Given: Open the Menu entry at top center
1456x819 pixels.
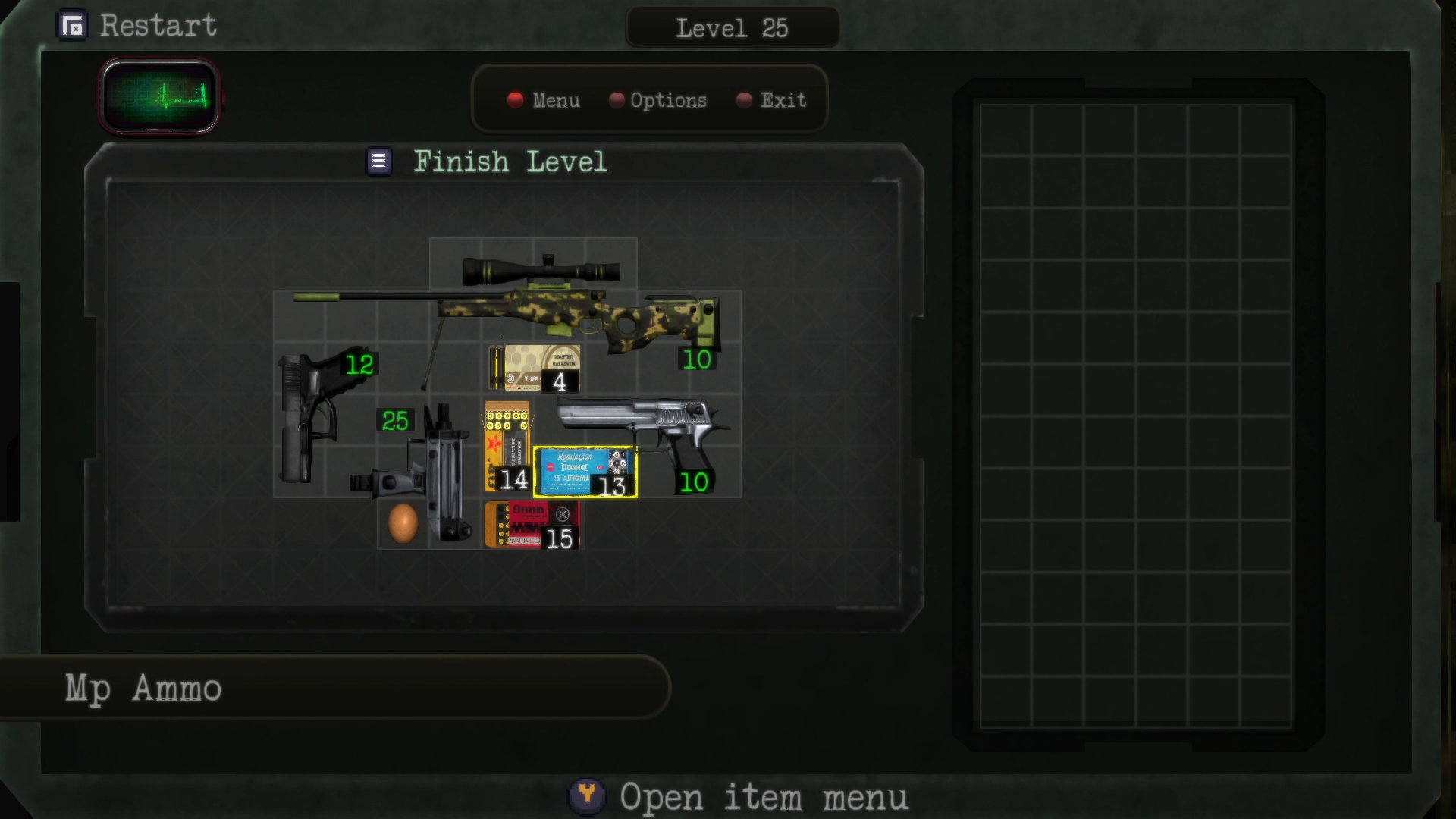Looking at the screenshot, I should pos(556,100).
